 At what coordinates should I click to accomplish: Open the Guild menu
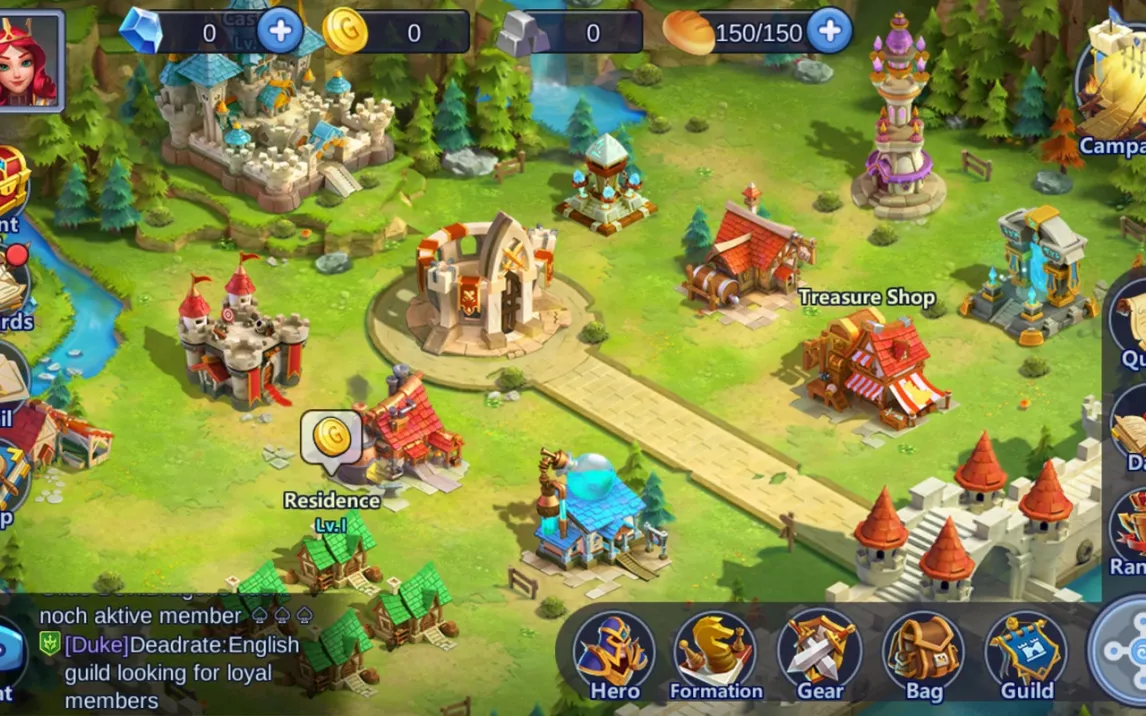[x=1026, y=654]
